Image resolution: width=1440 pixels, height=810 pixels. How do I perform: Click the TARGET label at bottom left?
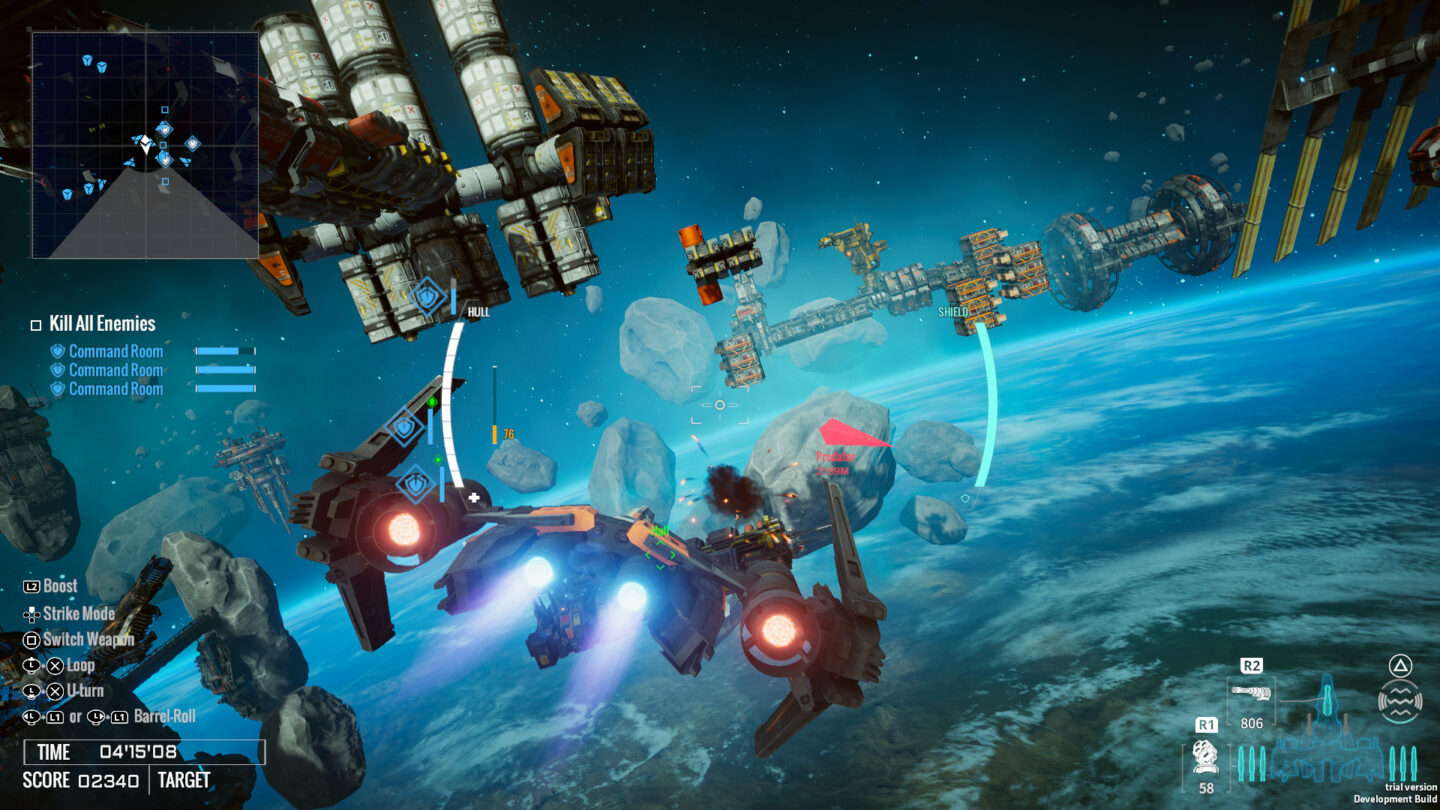click(184, 780)
